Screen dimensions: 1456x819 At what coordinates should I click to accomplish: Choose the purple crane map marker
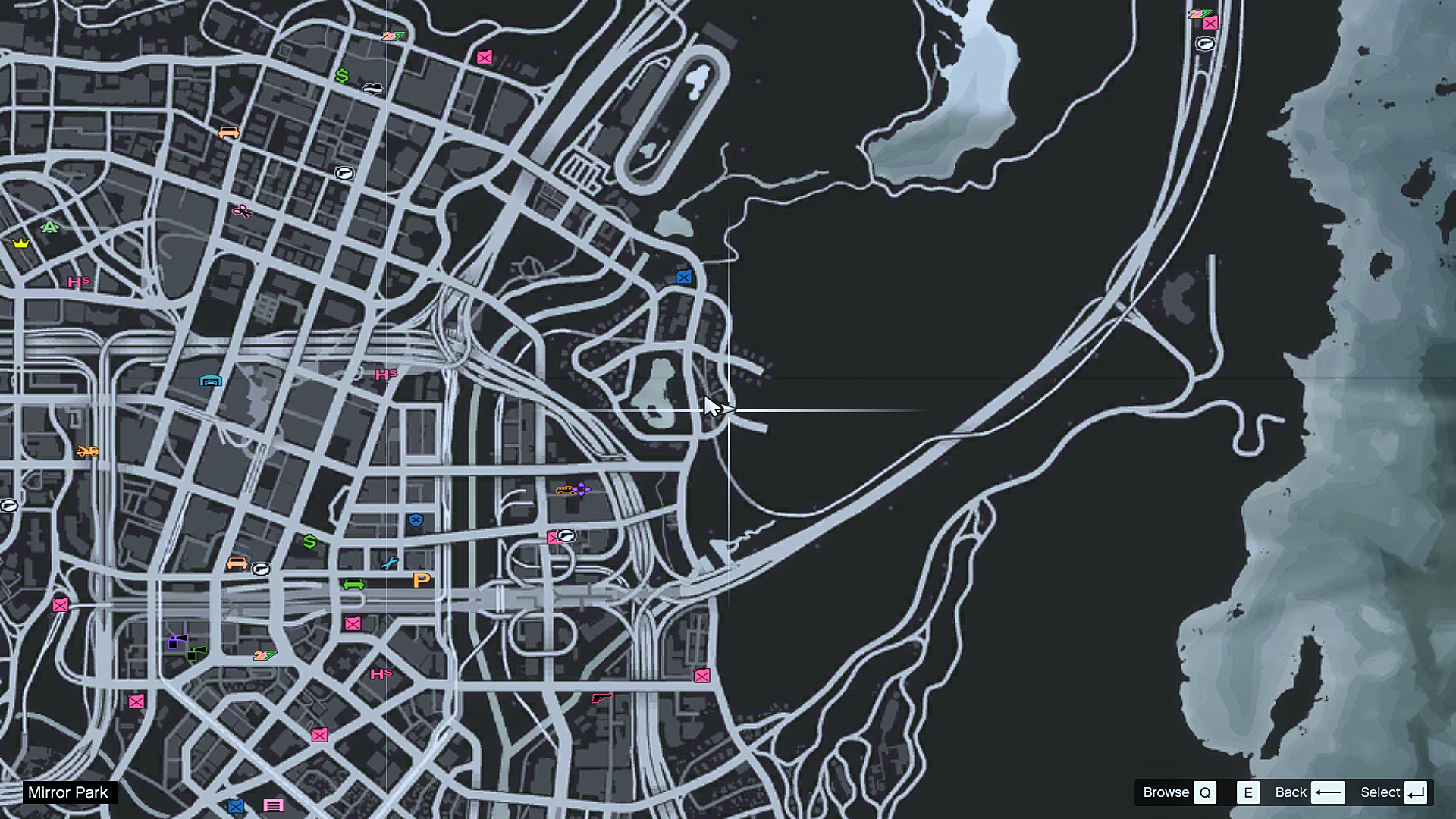[177, 642]
